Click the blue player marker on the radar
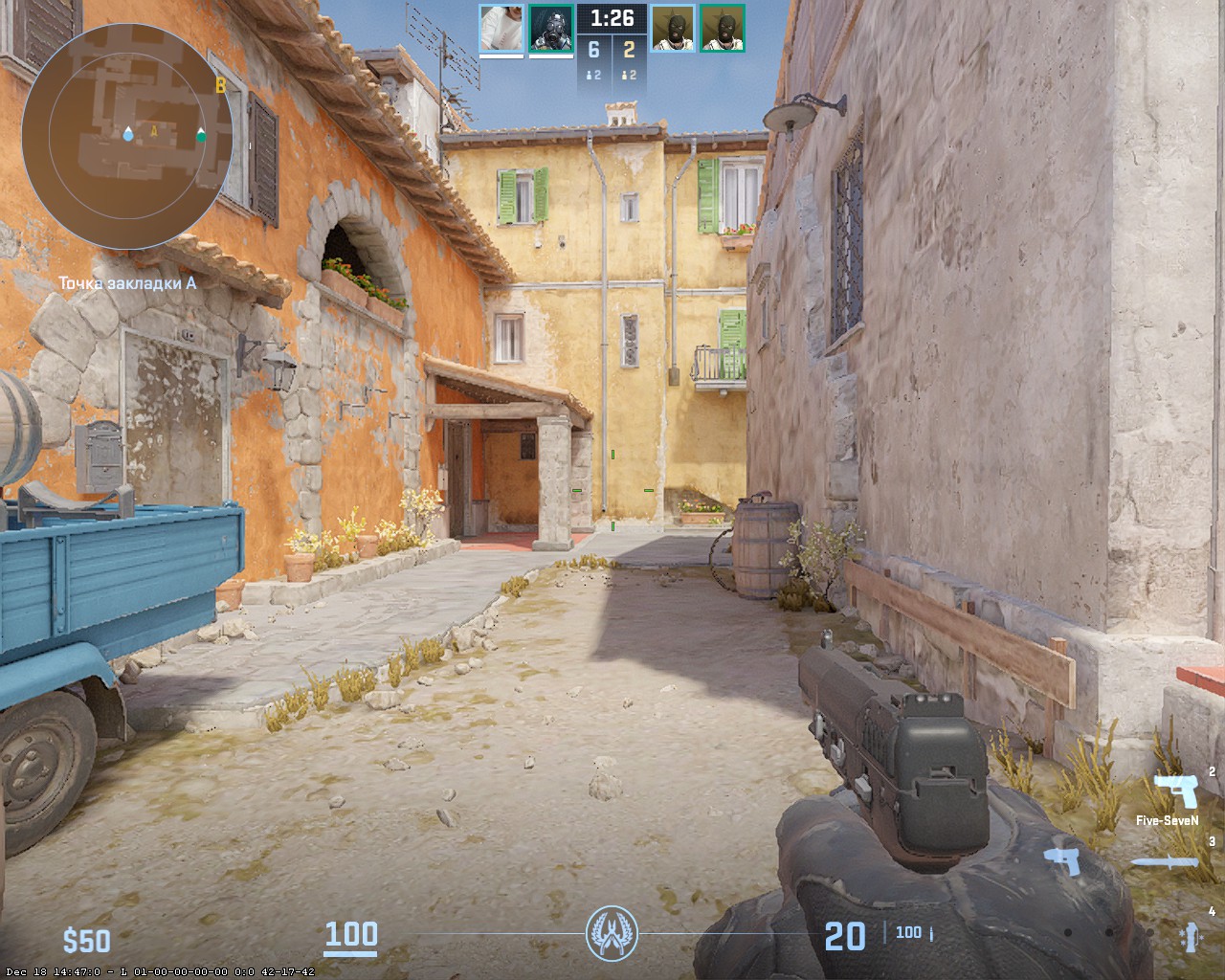This screenshot has width=1225, height=980. pos(128,135)
